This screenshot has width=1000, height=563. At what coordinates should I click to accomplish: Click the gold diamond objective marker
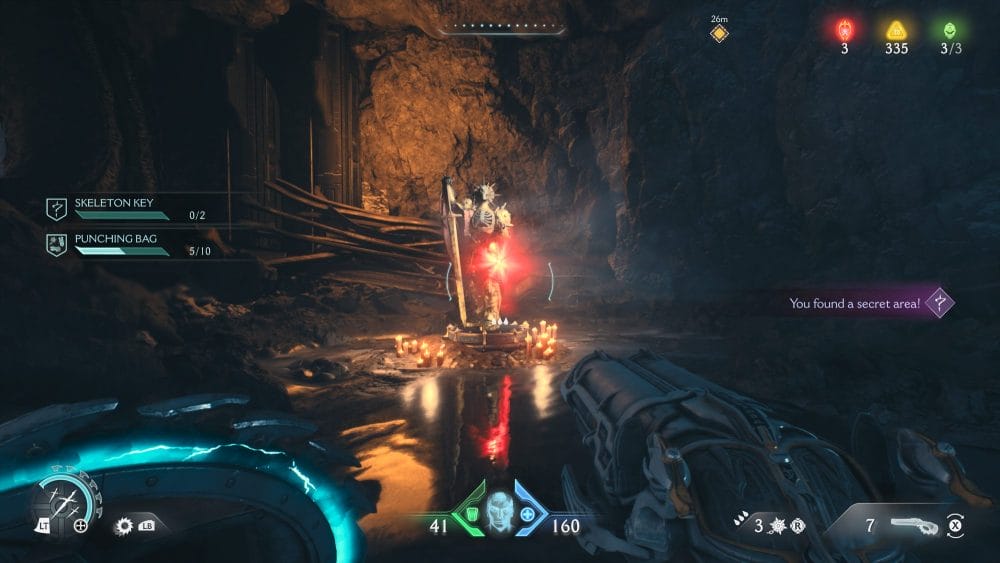(719, 34)
